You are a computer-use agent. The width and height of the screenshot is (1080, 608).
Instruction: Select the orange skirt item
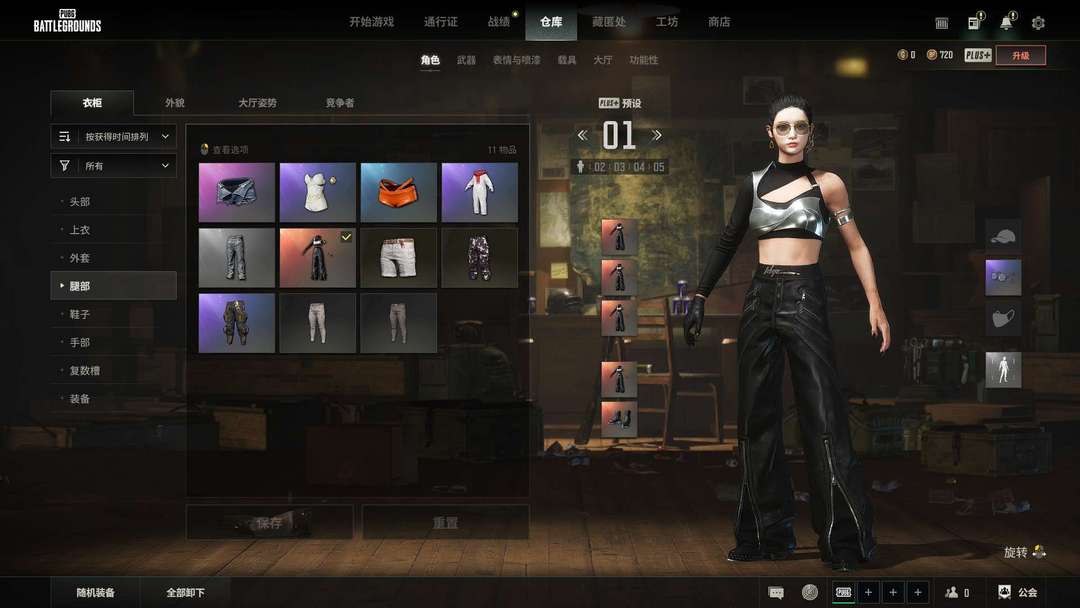click(x=398, y=192)
